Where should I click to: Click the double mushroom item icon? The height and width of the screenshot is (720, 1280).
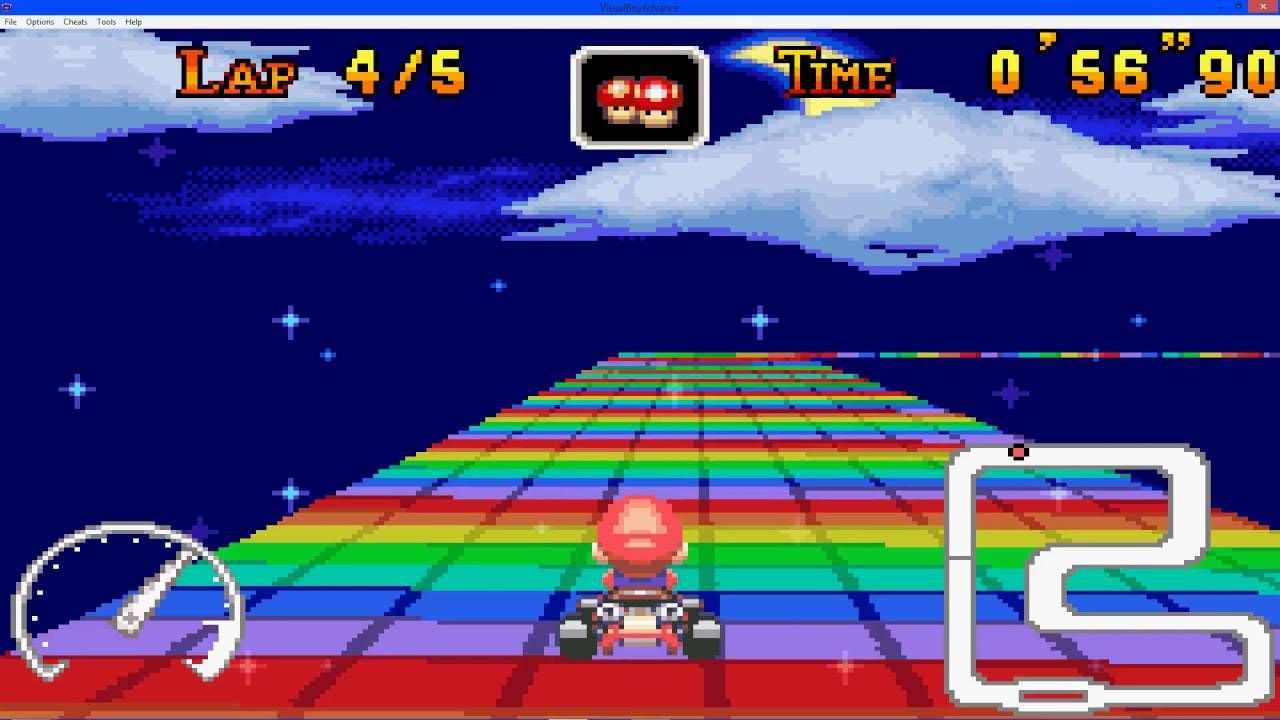(639, 100)
